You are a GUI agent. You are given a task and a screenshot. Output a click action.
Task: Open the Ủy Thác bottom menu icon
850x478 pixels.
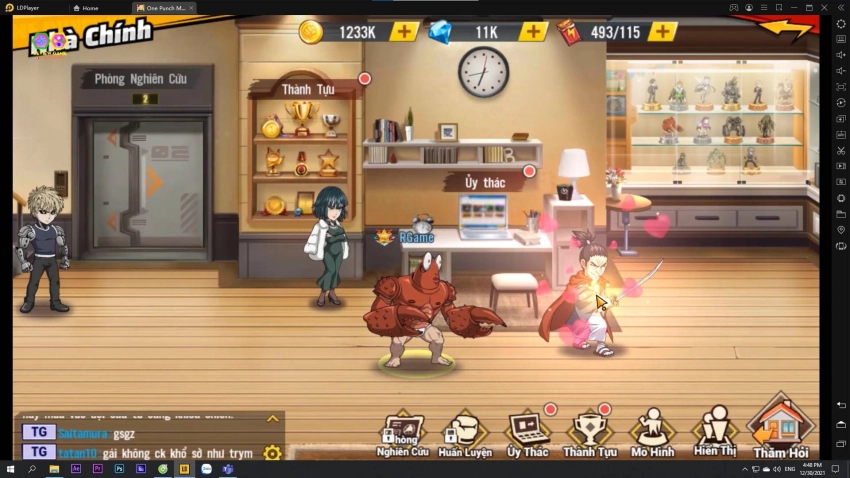click(527, 434)
